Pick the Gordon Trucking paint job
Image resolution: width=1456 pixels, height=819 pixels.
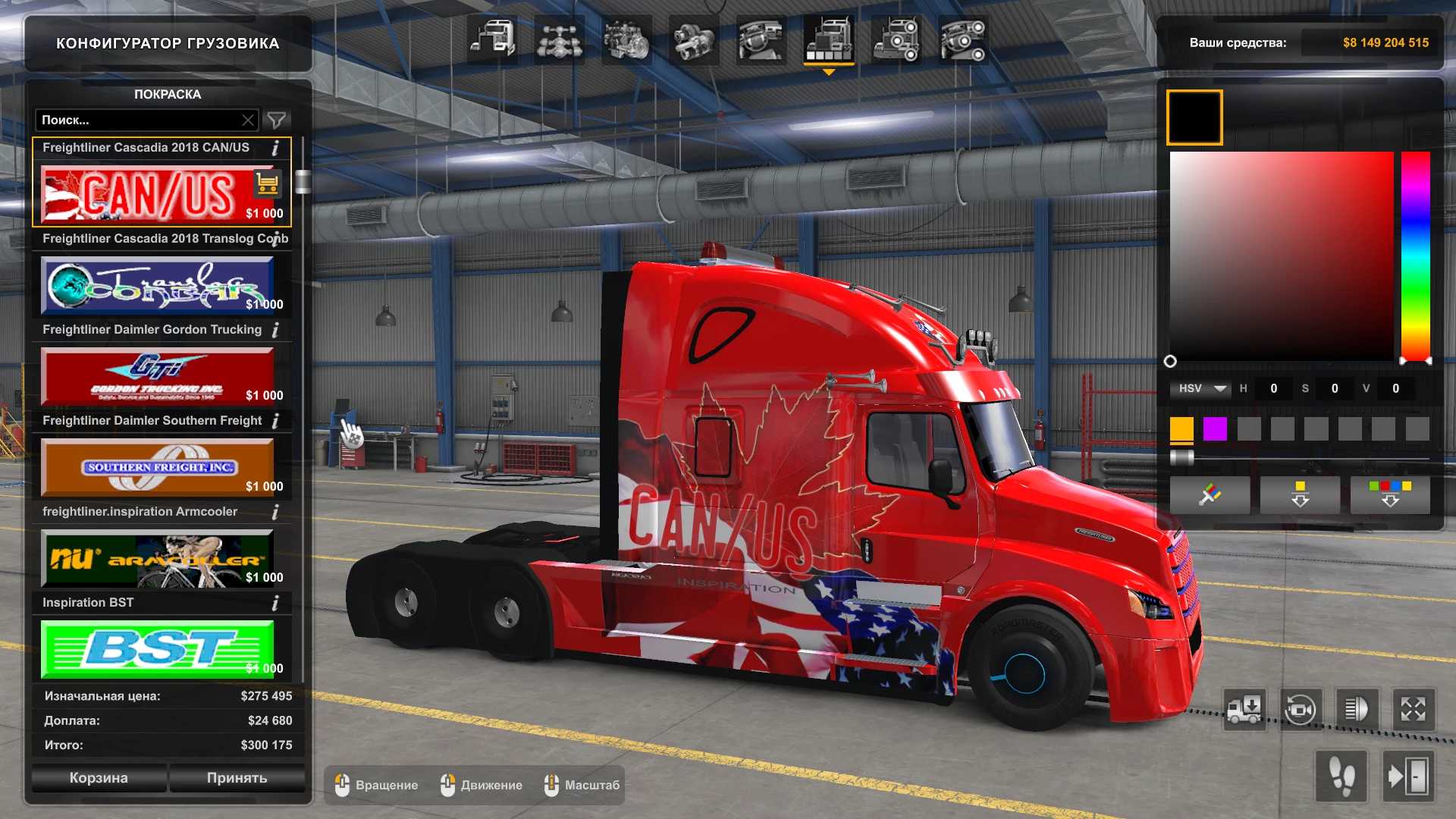[157, 376]
